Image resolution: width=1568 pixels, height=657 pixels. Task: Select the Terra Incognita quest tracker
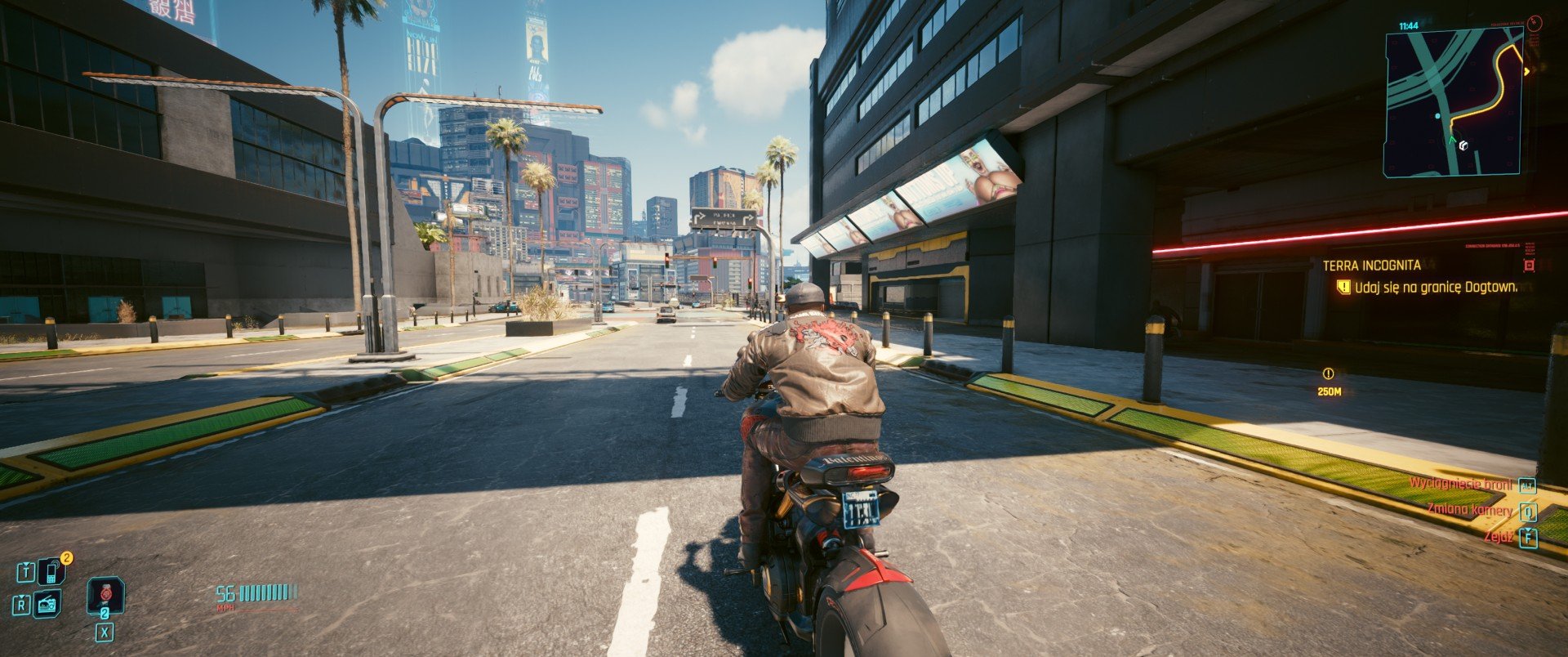[1371, 266]
